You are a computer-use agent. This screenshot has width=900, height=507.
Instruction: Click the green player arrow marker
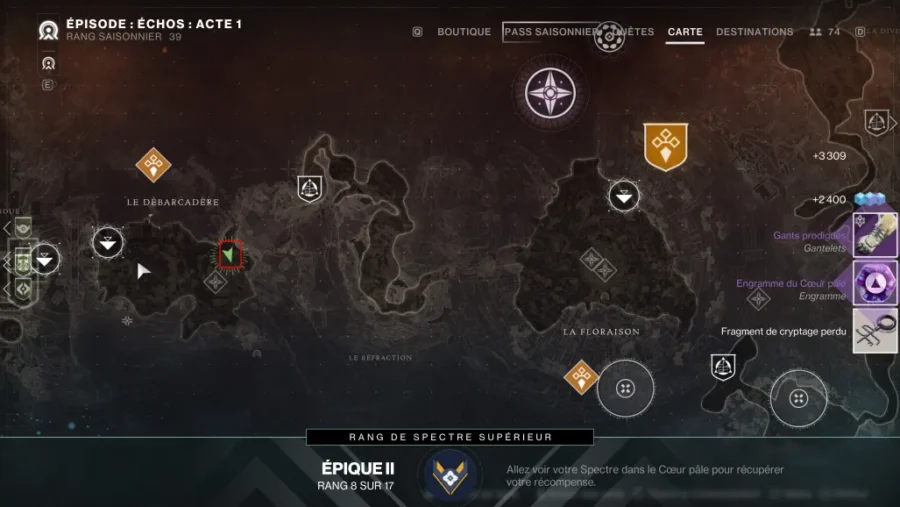click(231, 255)
